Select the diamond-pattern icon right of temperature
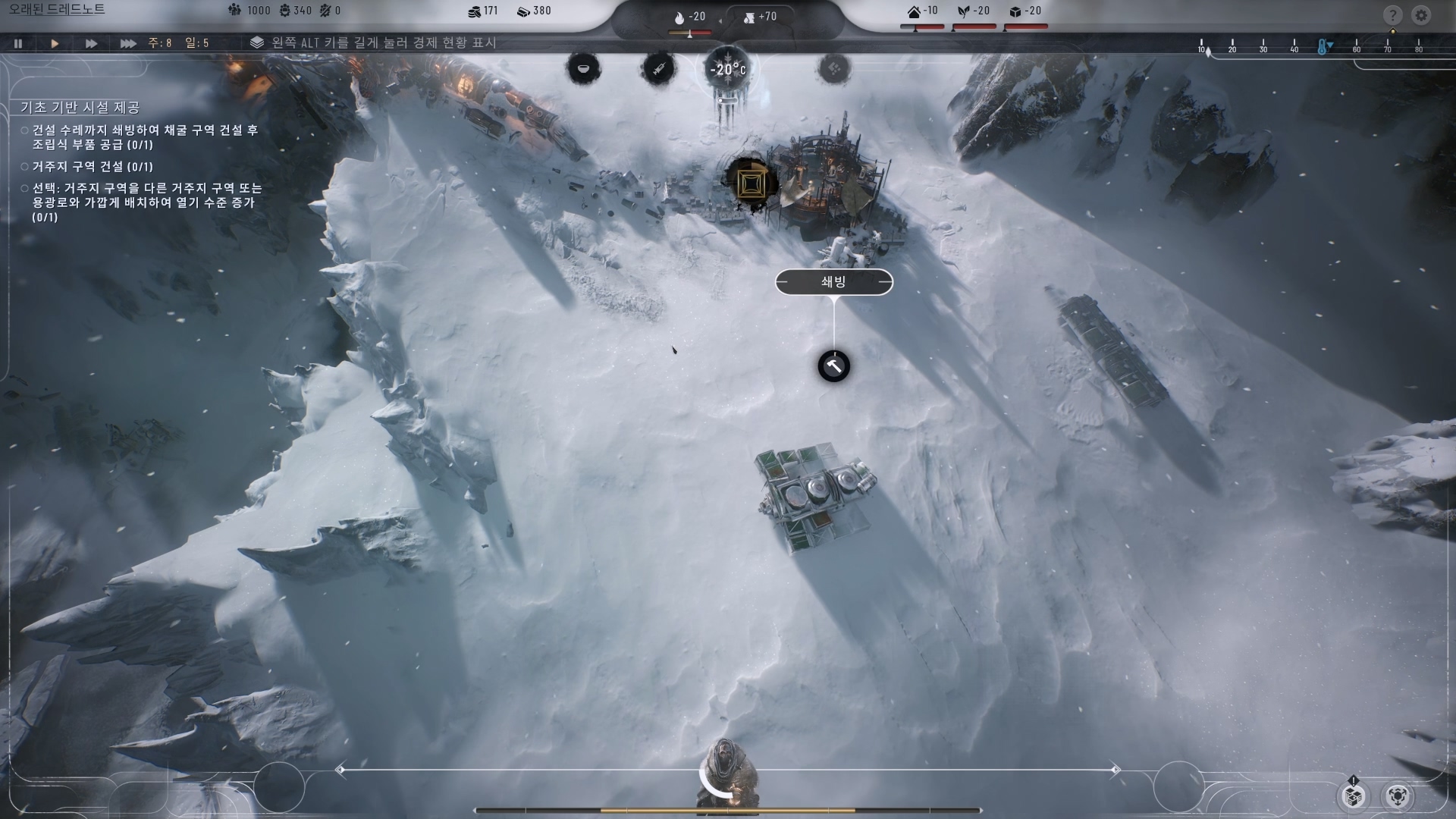Viewport: 1456px width, 819px height. coord(833,69)
